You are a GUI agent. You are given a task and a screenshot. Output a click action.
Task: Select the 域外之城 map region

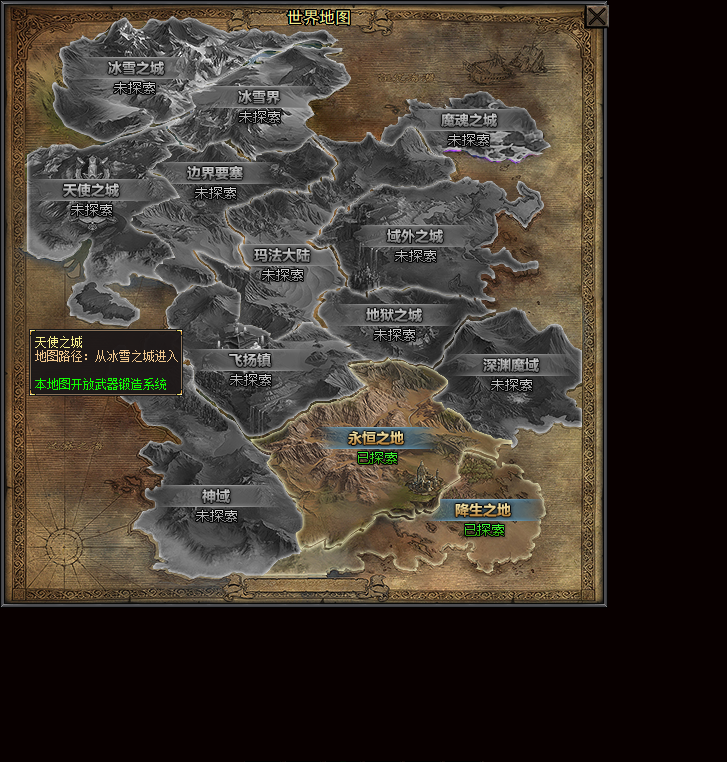pos(415,236)
